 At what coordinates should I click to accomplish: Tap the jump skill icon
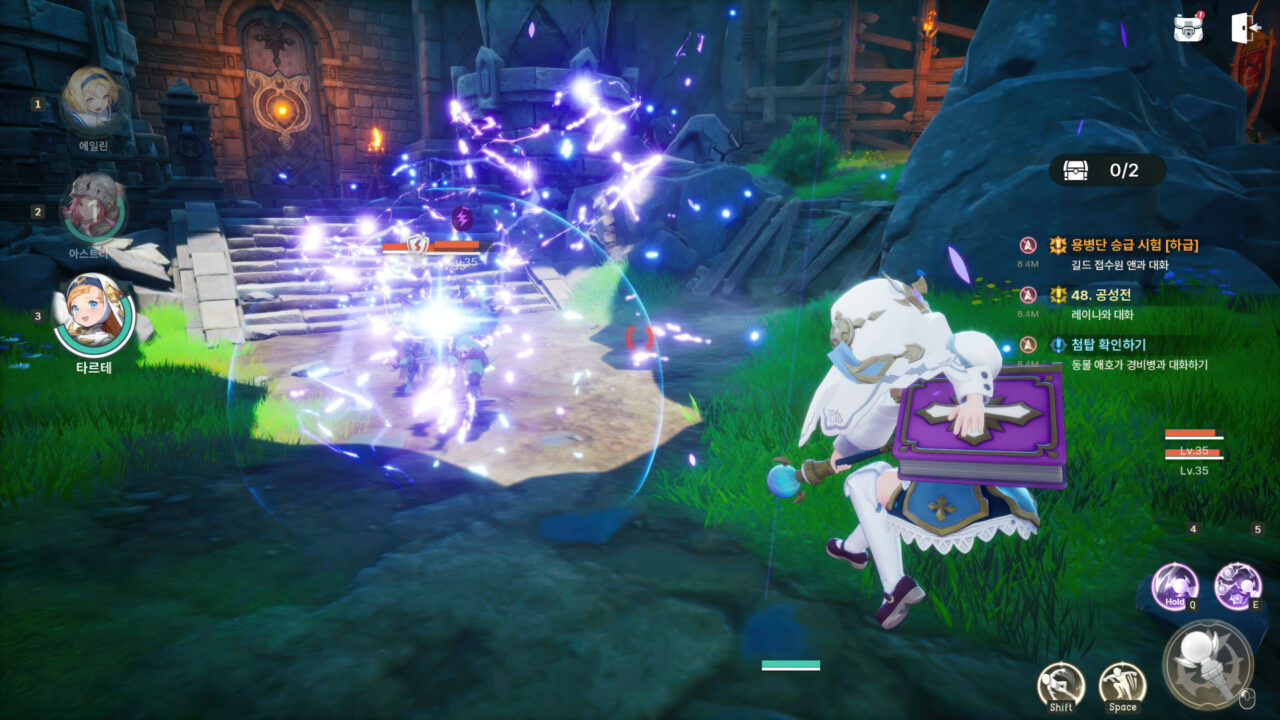click(x=1122, y=685)
